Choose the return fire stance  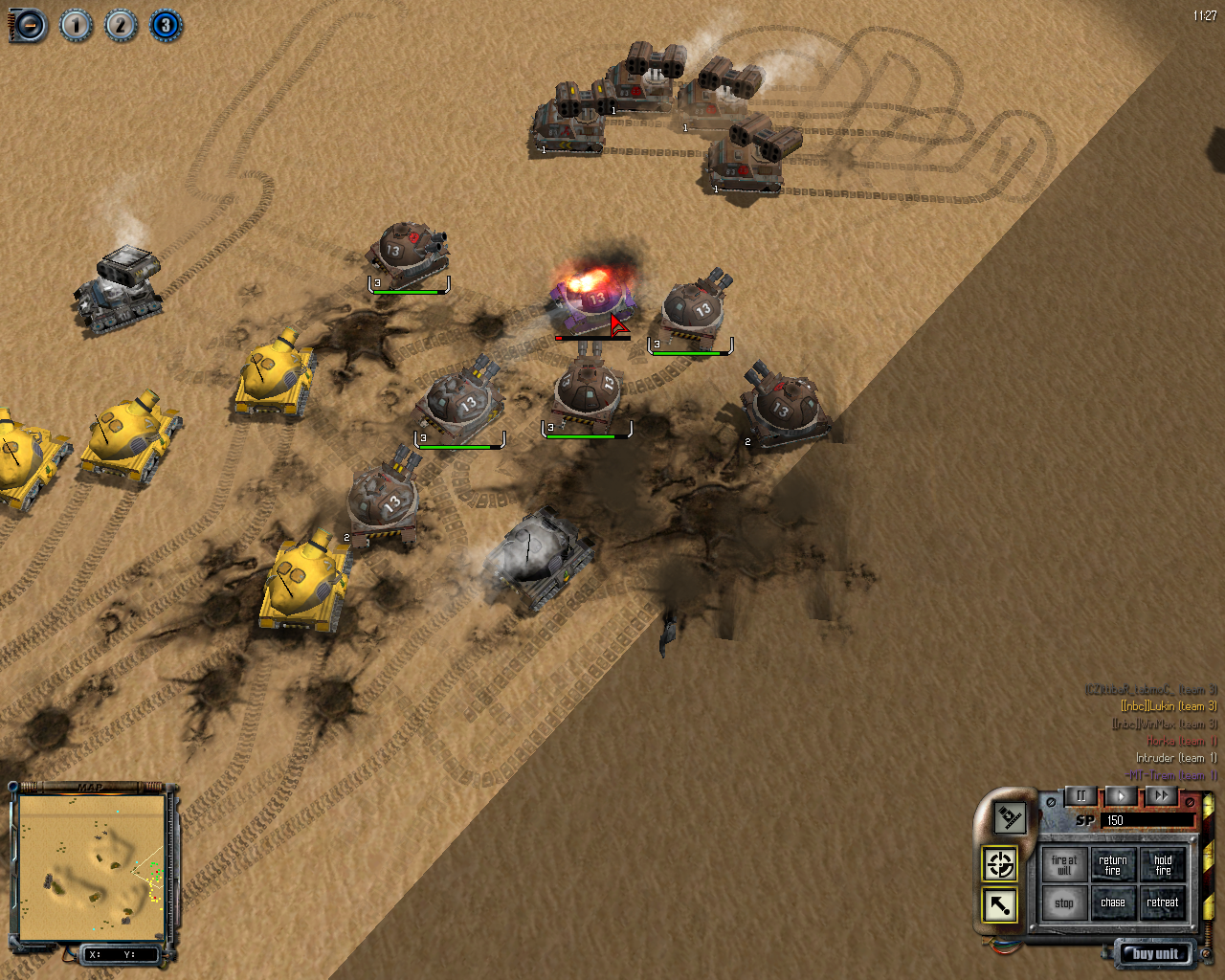pyautogui.click(x=1113, y=865)
